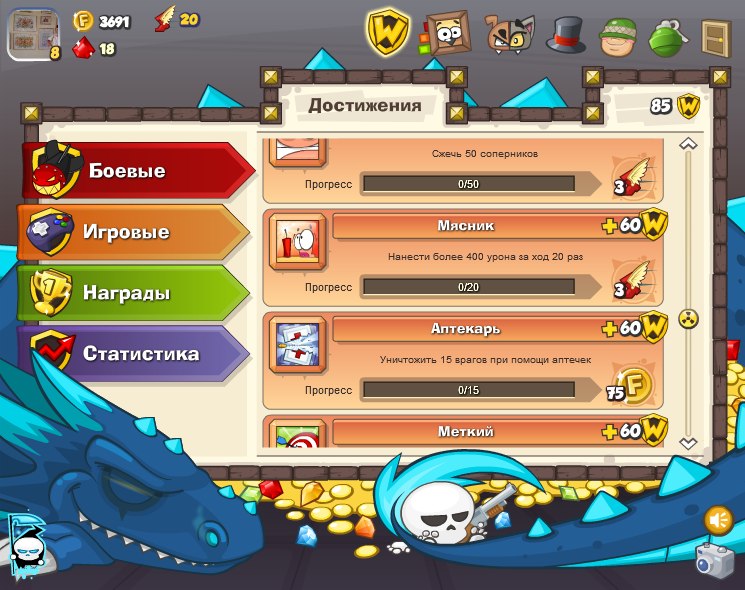Open the angry cat face menu

pyautogui.click(x=510, y=34)
